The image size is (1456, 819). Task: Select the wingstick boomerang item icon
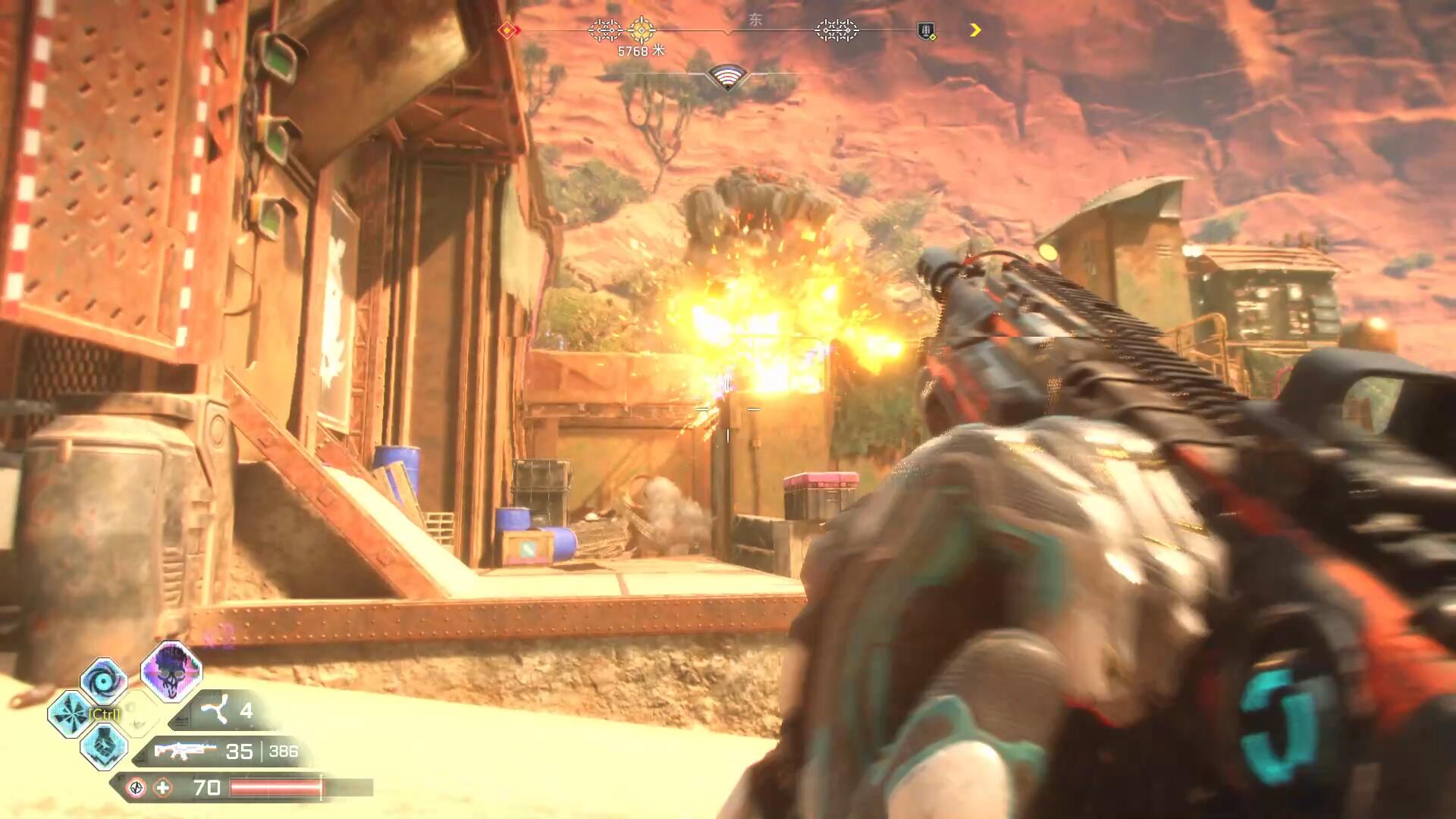coord(213,711)
